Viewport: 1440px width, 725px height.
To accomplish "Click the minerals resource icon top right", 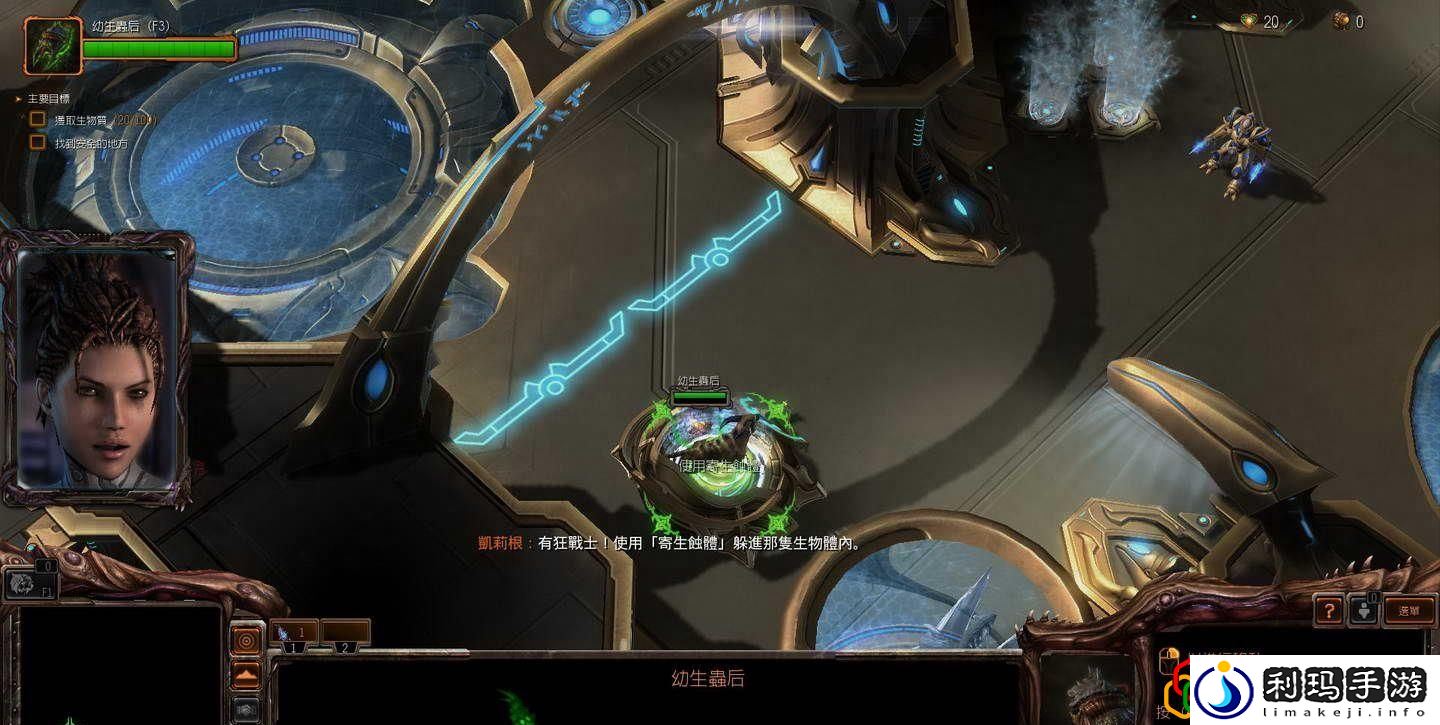I will tap(1249, 20).
